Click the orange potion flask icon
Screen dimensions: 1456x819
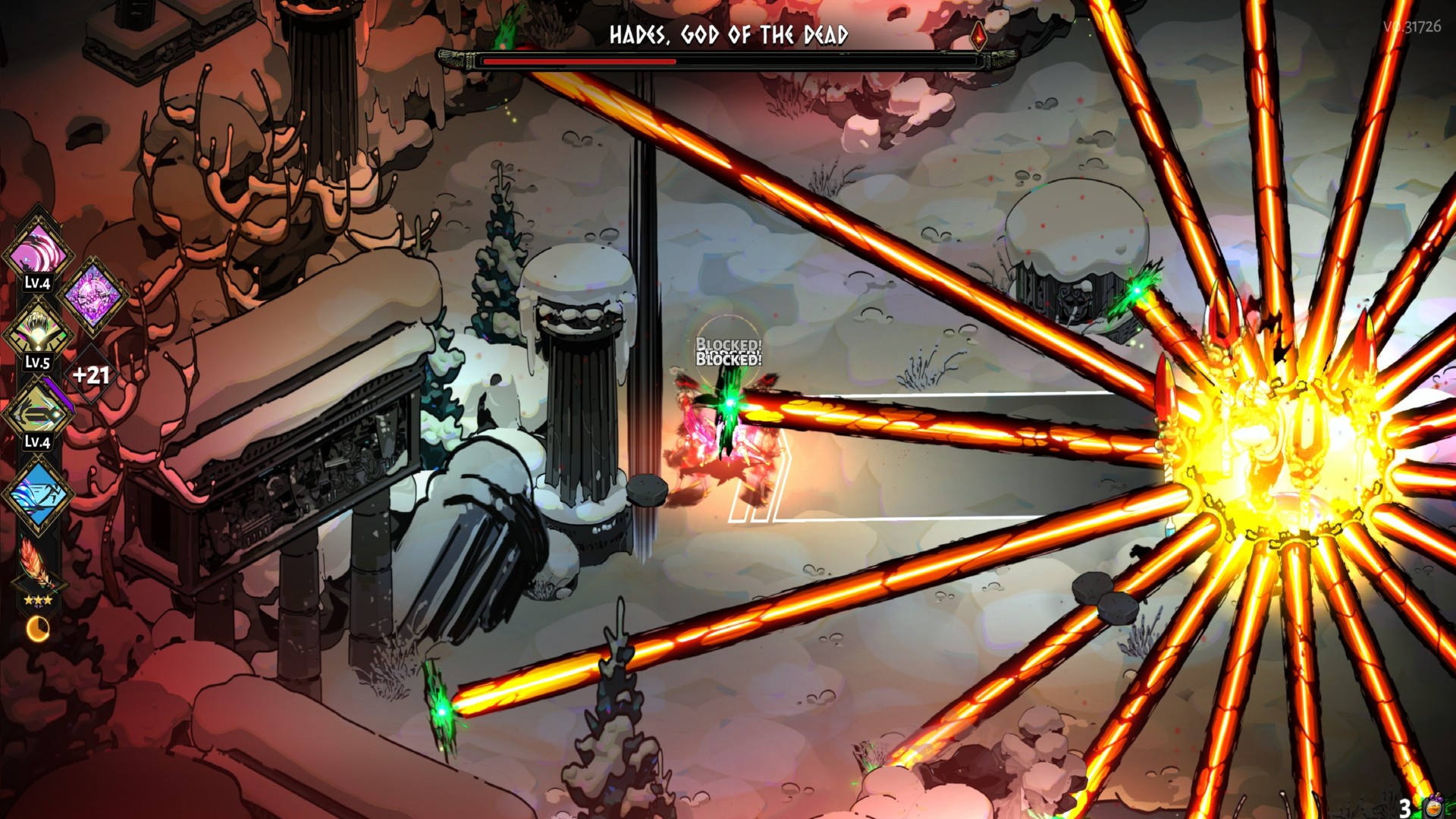[x=1434, y=805]
